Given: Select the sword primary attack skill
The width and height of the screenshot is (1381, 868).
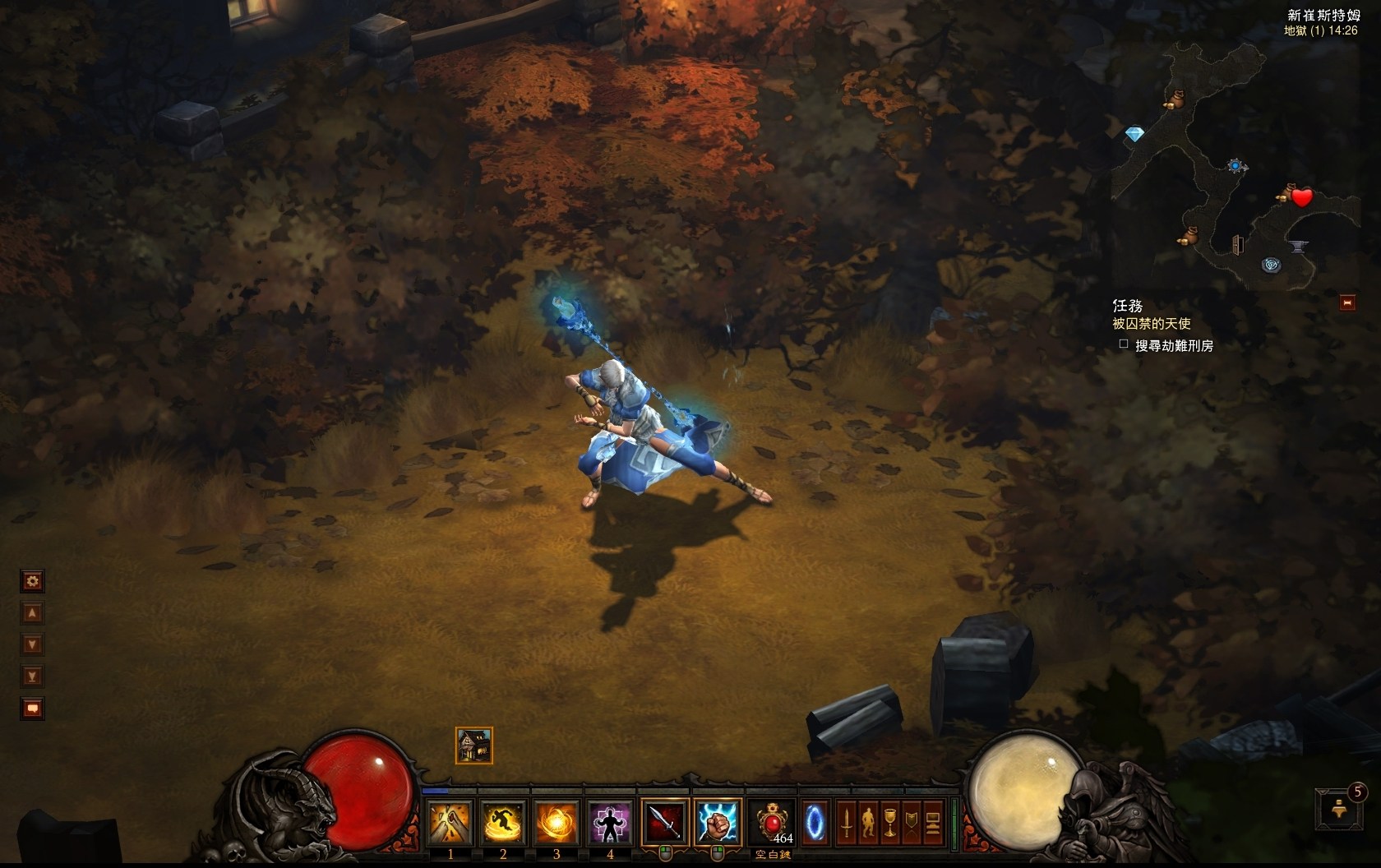Looking at the screenshot, I should 665,822.
